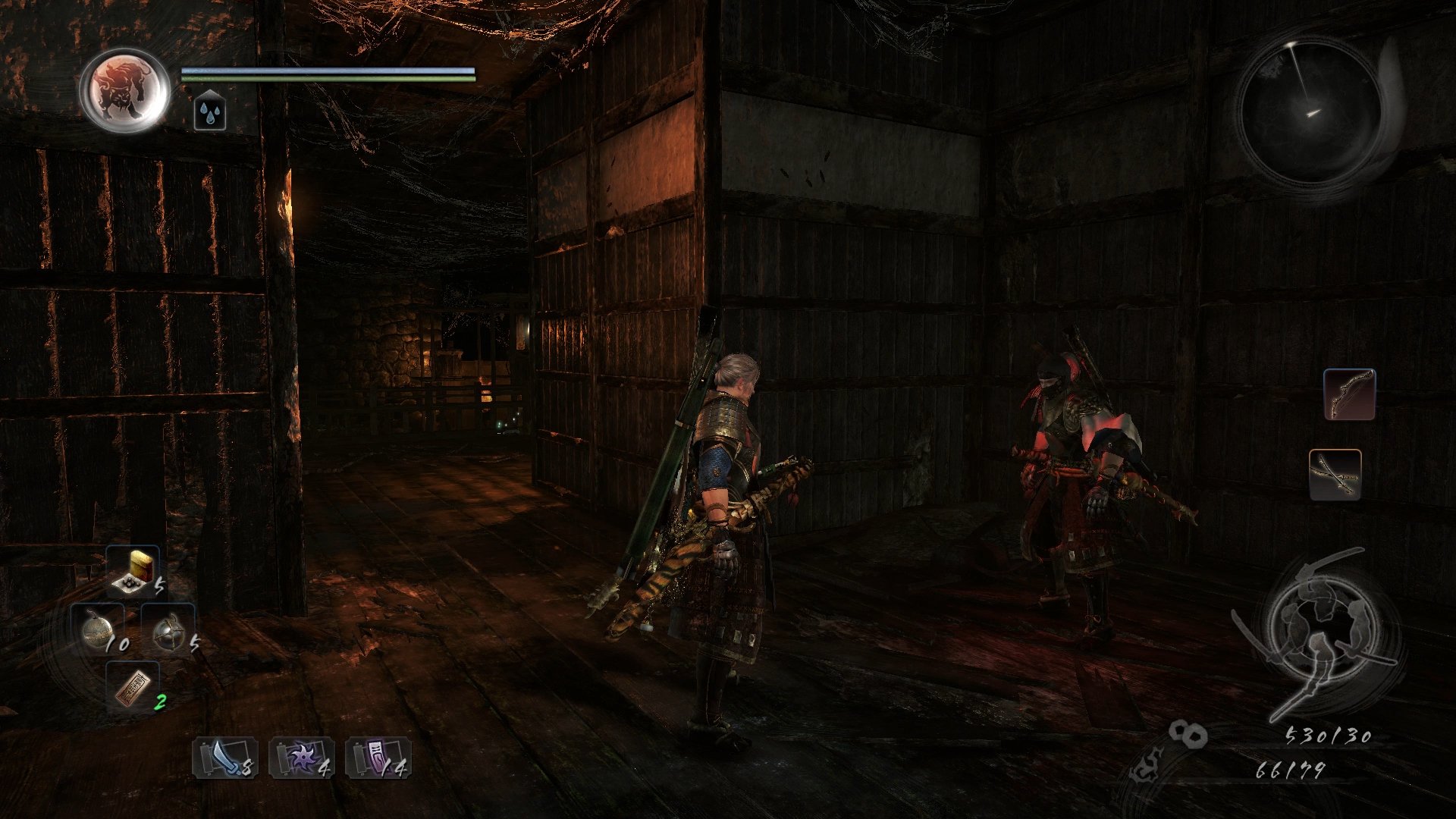Select the bow ranged weapon slot
This screenshot has width=1456, height=819.
[x=1349, y=394]
